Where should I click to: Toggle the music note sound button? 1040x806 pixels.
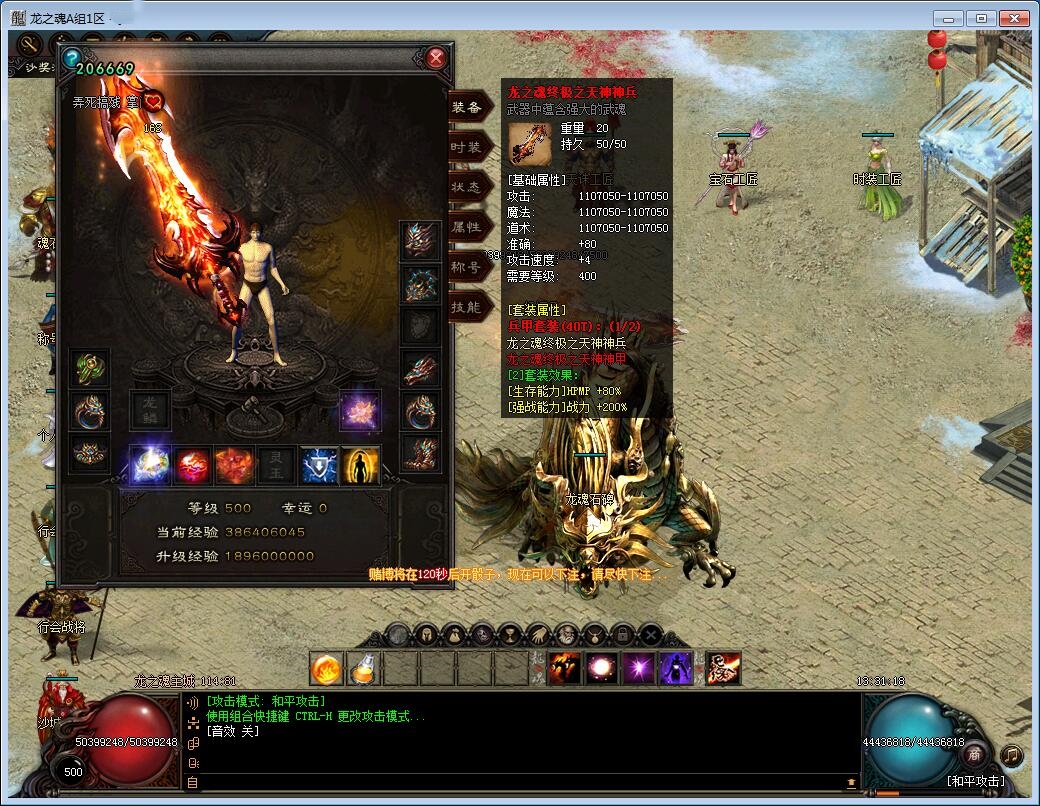point(1012,755)
